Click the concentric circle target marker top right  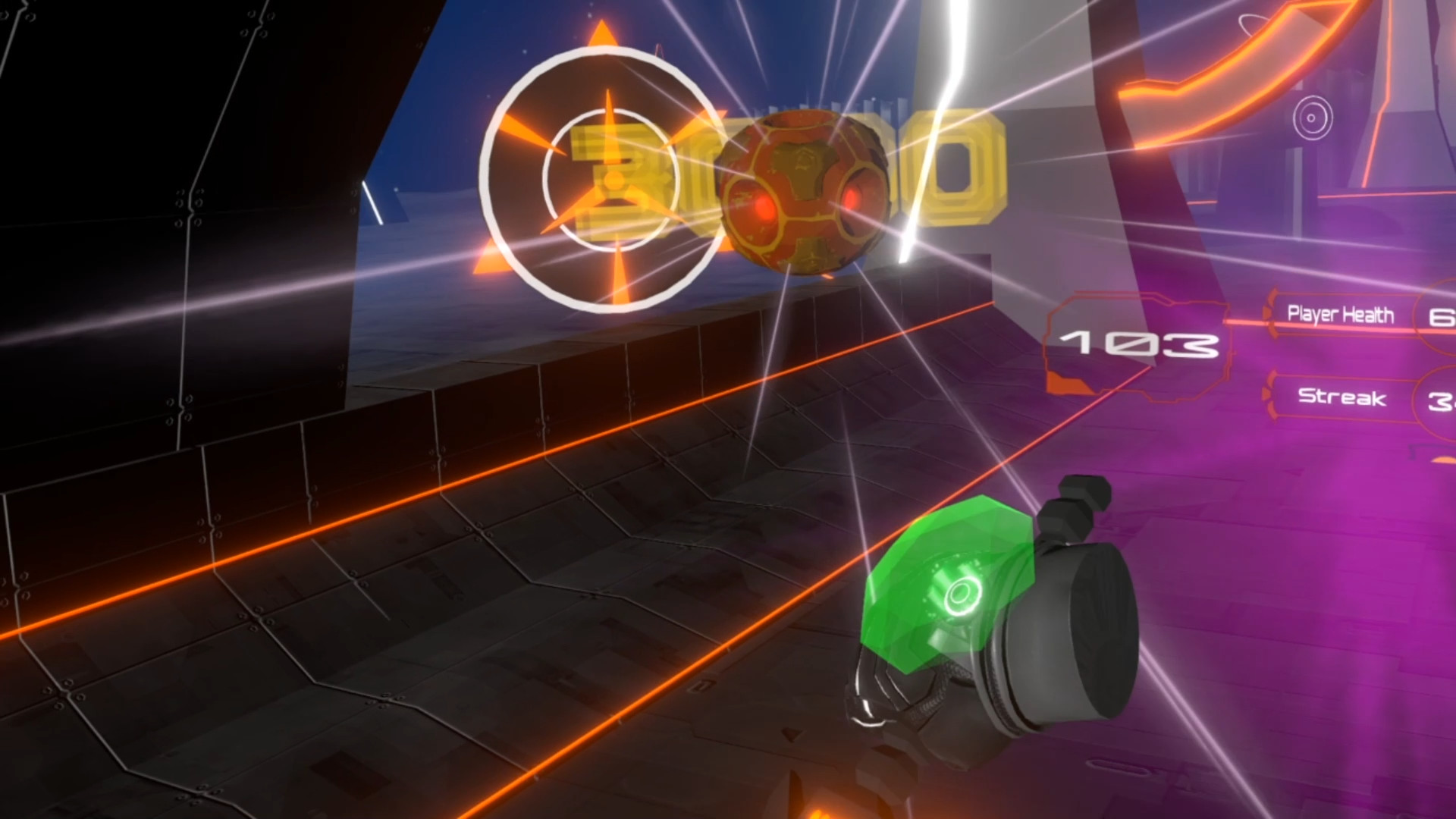click(1311, 118)
